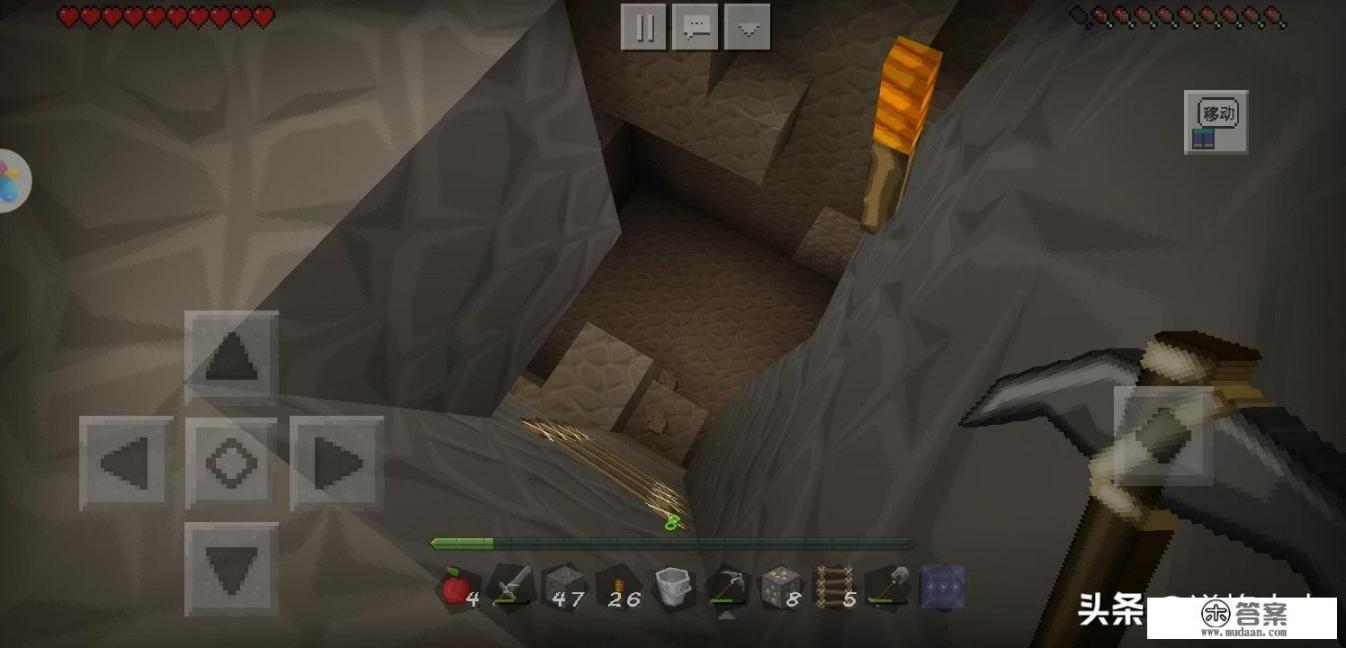This screenshot has width=1346, height=648.
Task: Move forward with the up arrow
Action: [232, 357]
